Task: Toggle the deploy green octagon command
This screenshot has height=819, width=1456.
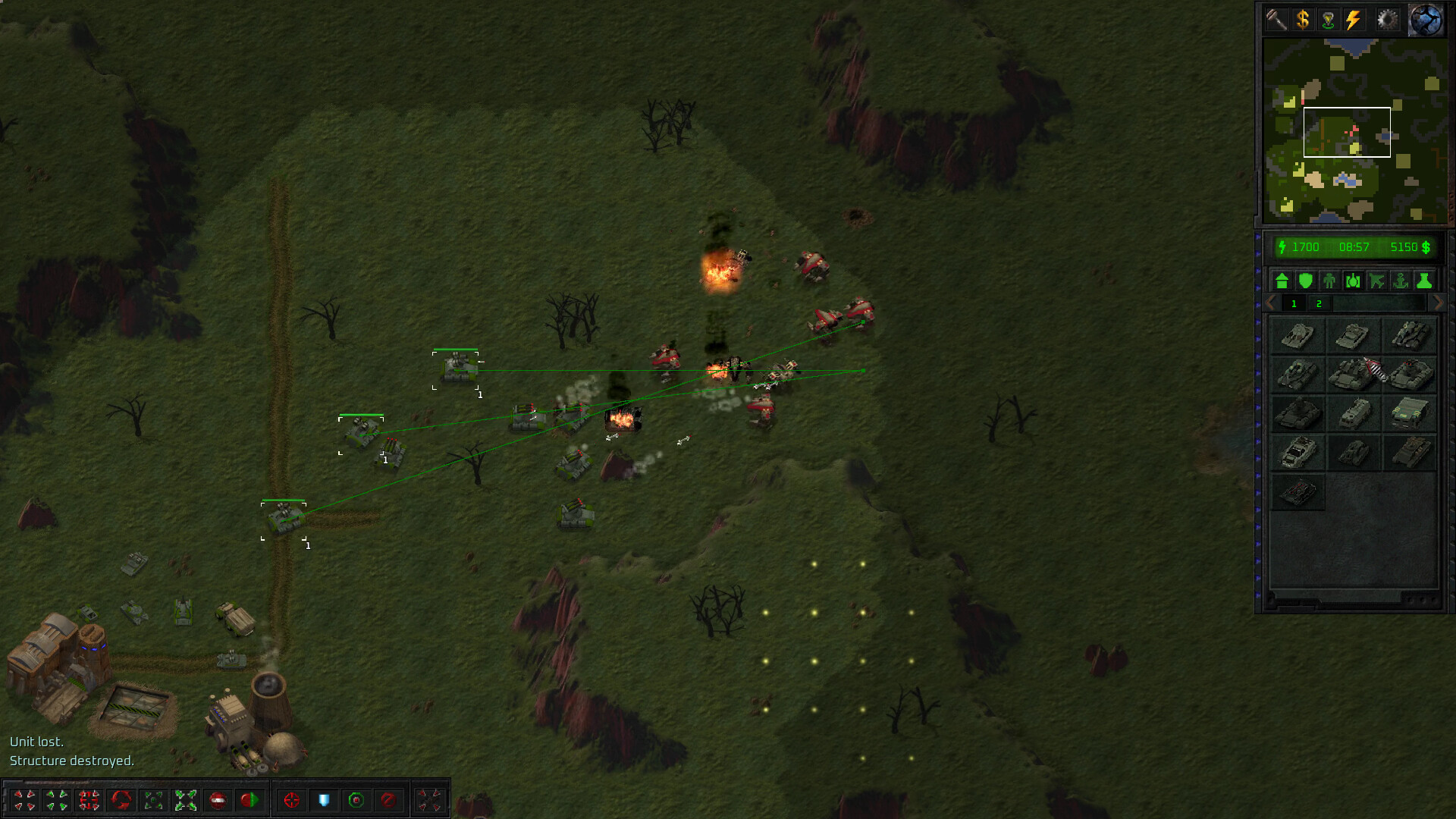Action: coord(356,800)
